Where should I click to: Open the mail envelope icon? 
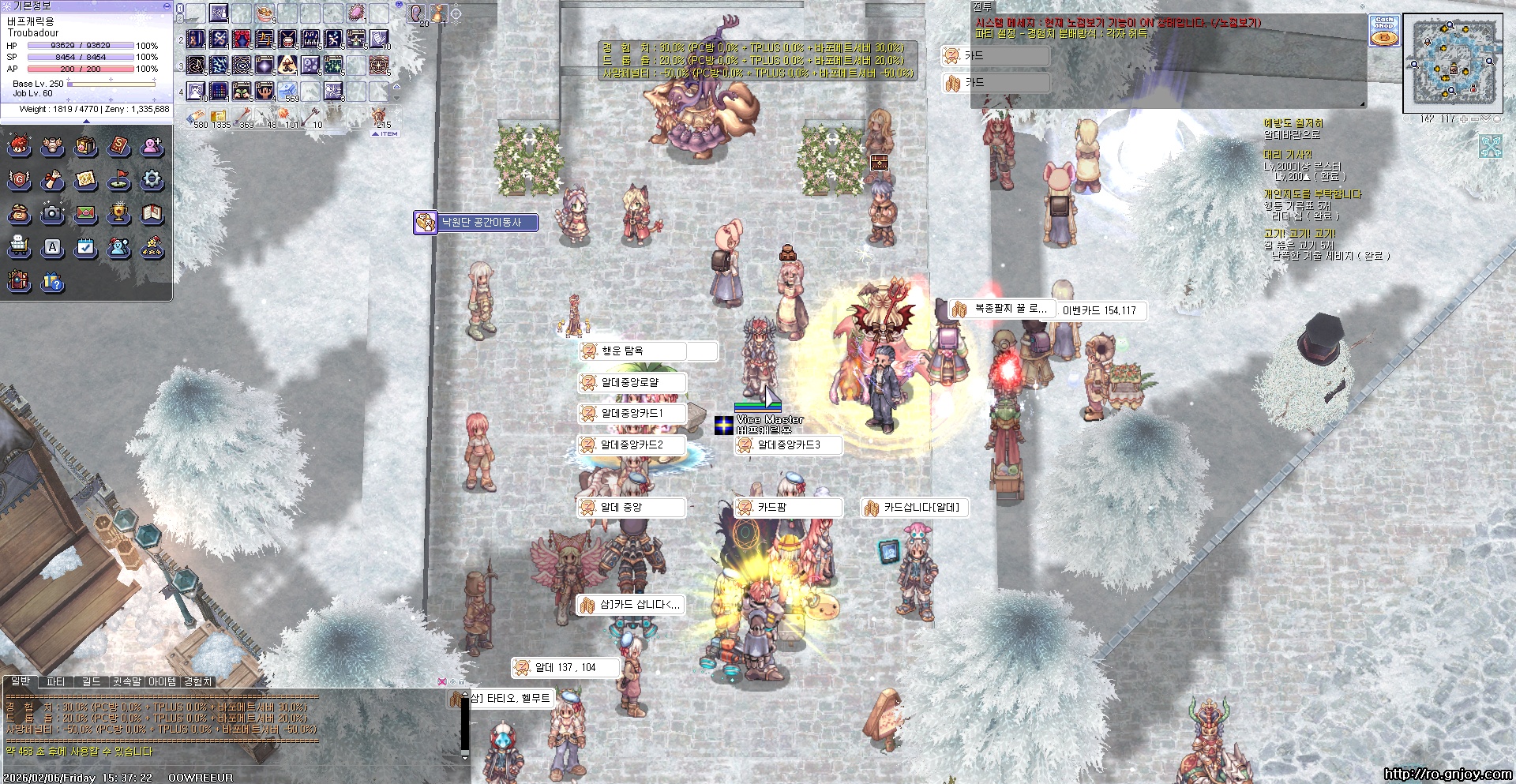(x=85, y=213)
